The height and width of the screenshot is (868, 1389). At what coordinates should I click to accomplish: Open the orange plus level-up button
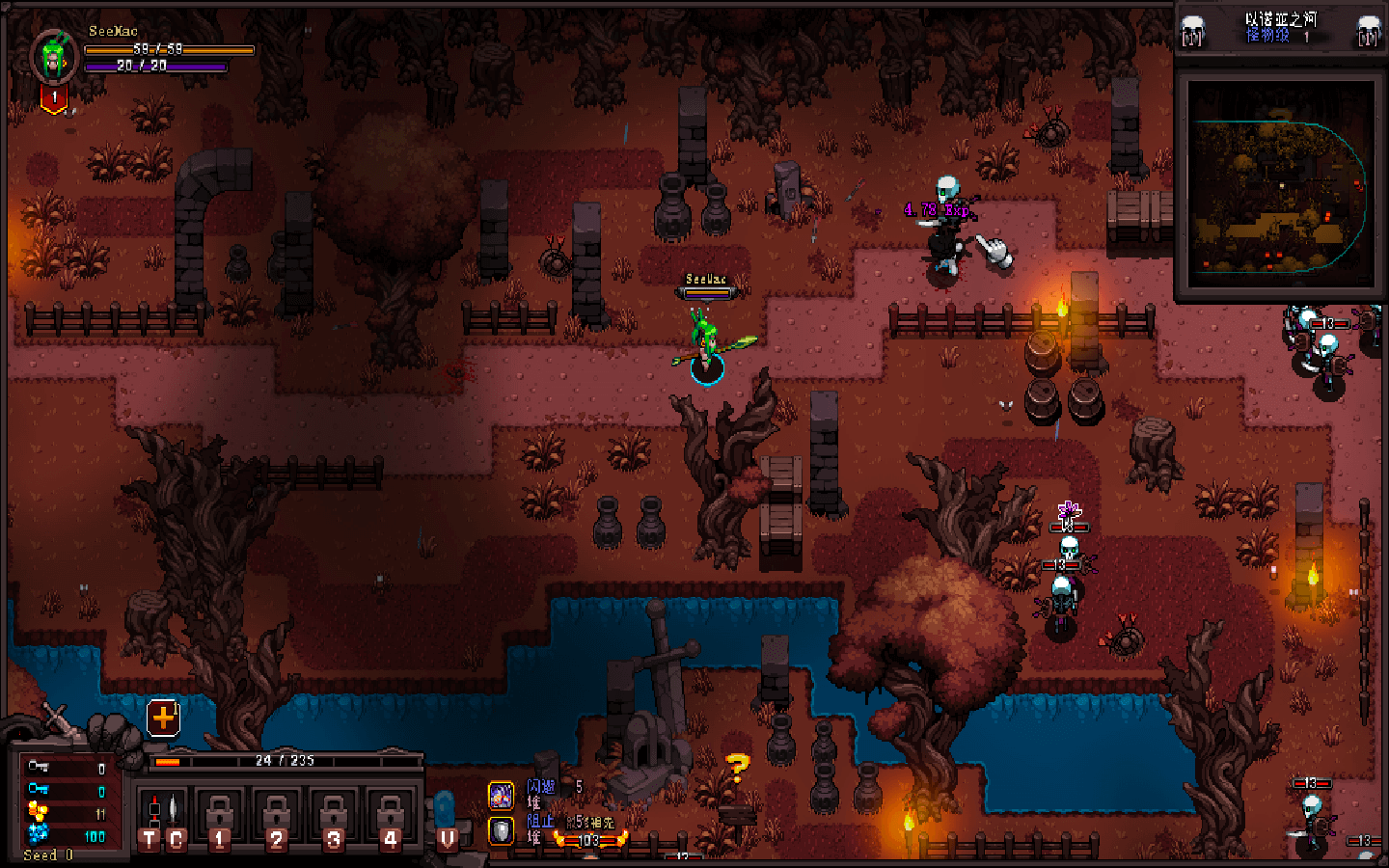tap(163, 718)
